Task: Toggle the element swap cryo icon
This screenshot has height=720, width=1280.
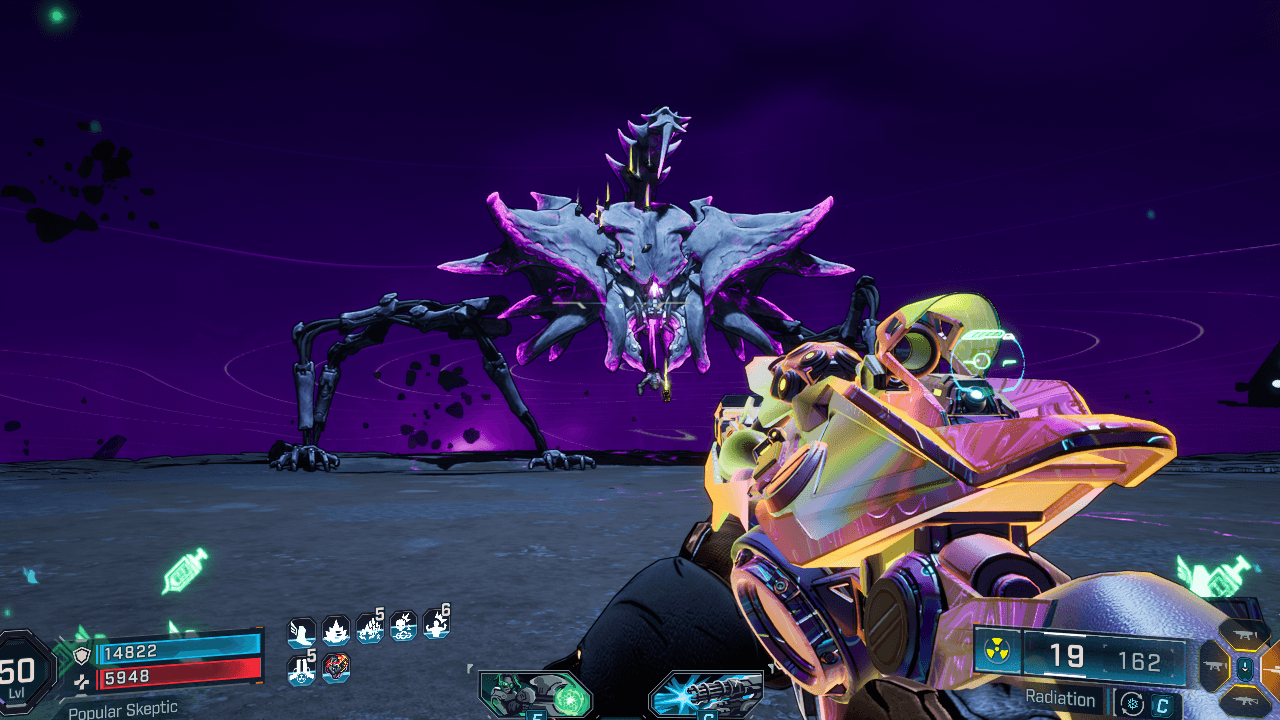Action: click(x=1131, y=703)
